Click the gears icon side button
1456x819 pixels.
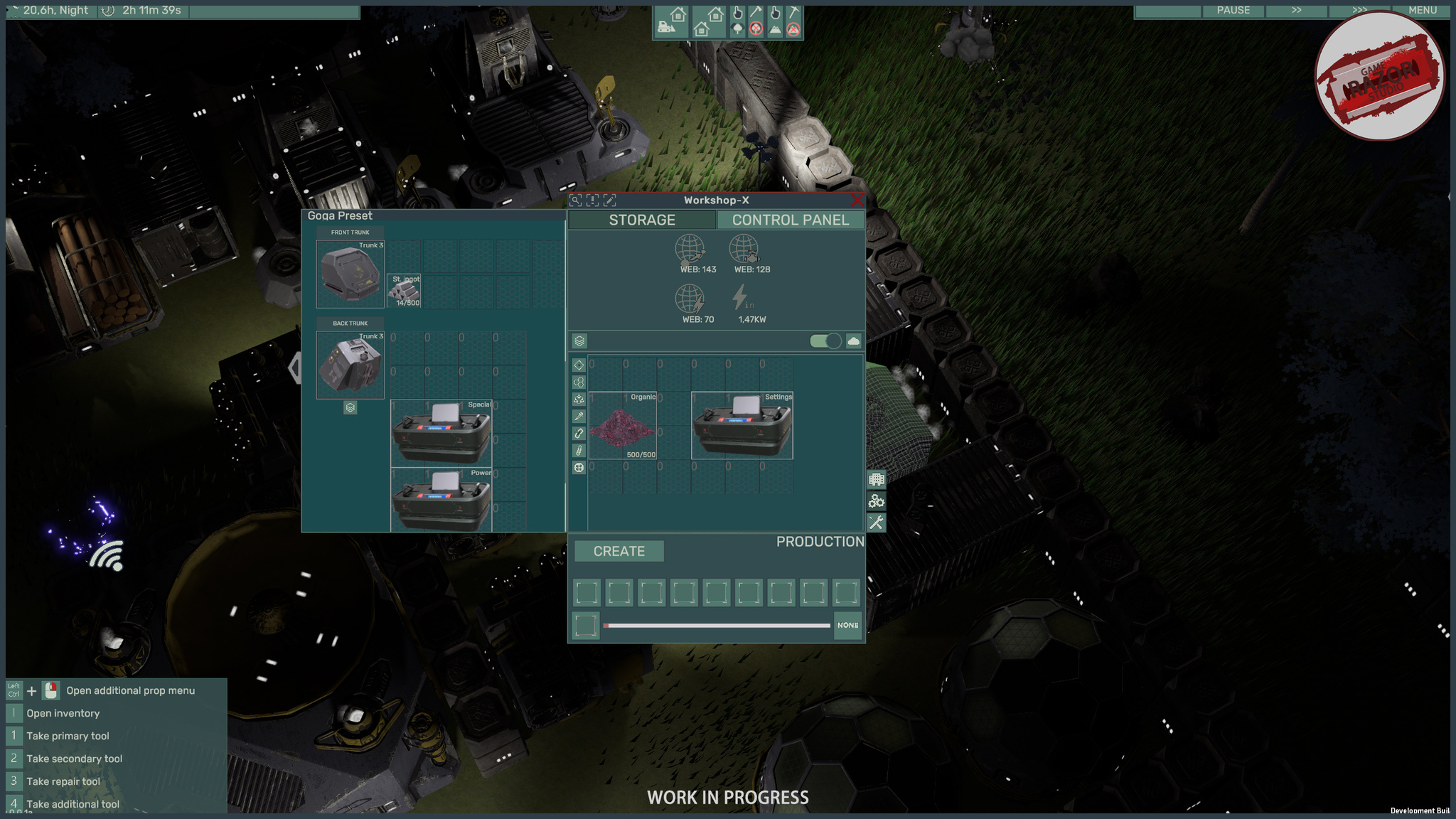[876, 501]
